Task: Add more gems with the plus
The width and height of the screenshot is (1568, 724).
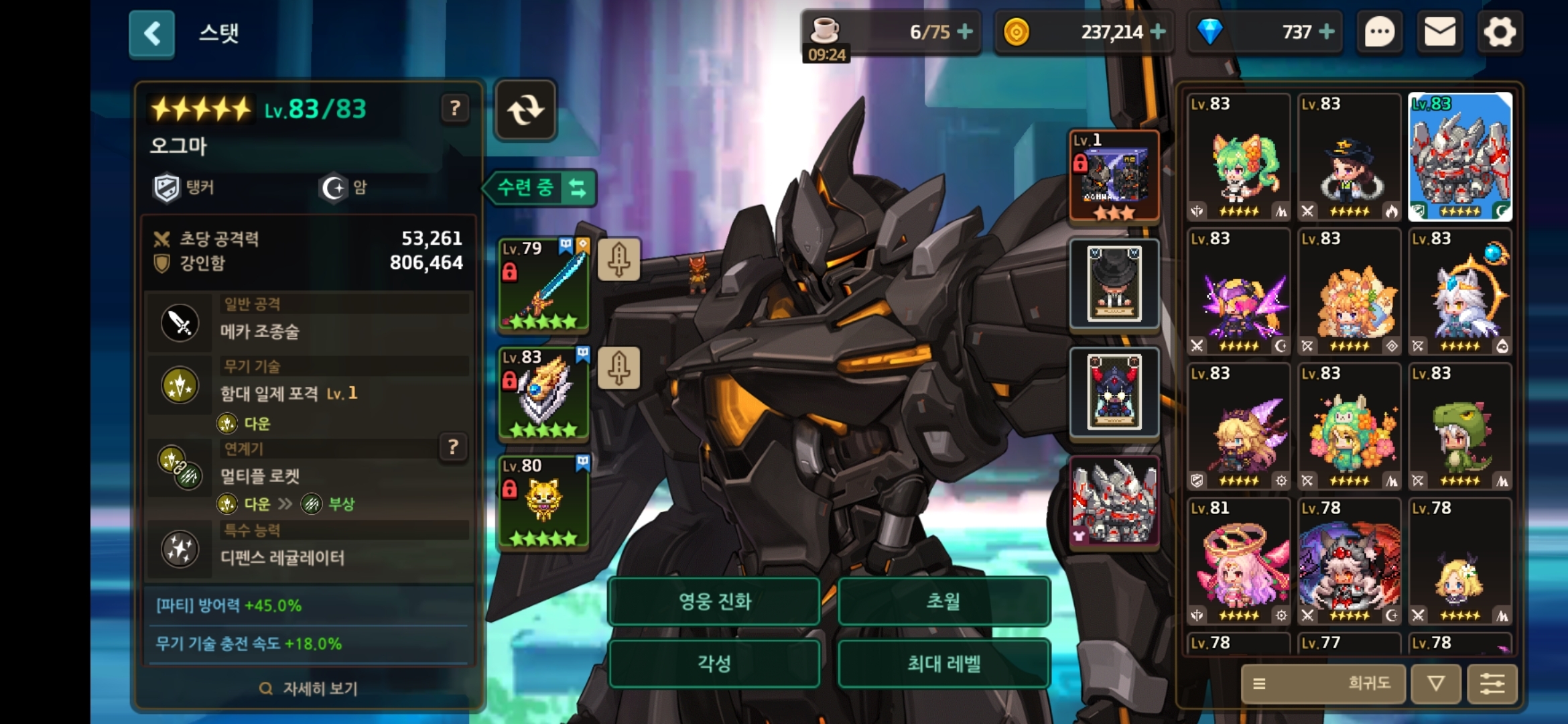Action: coord(1326,32)
